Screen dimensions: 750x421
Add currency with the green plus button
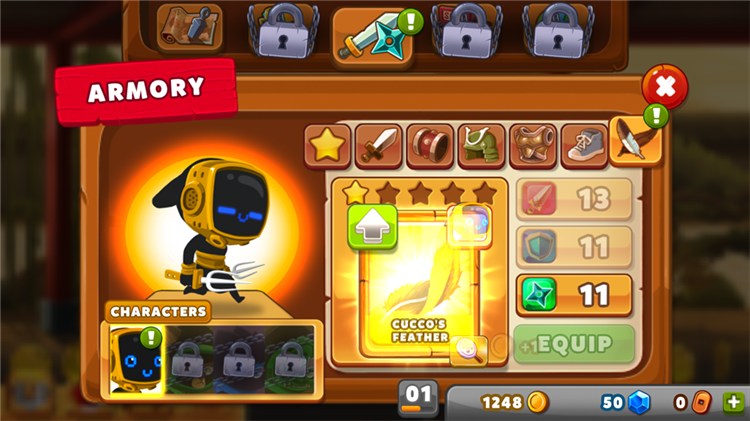pos(733,402)
